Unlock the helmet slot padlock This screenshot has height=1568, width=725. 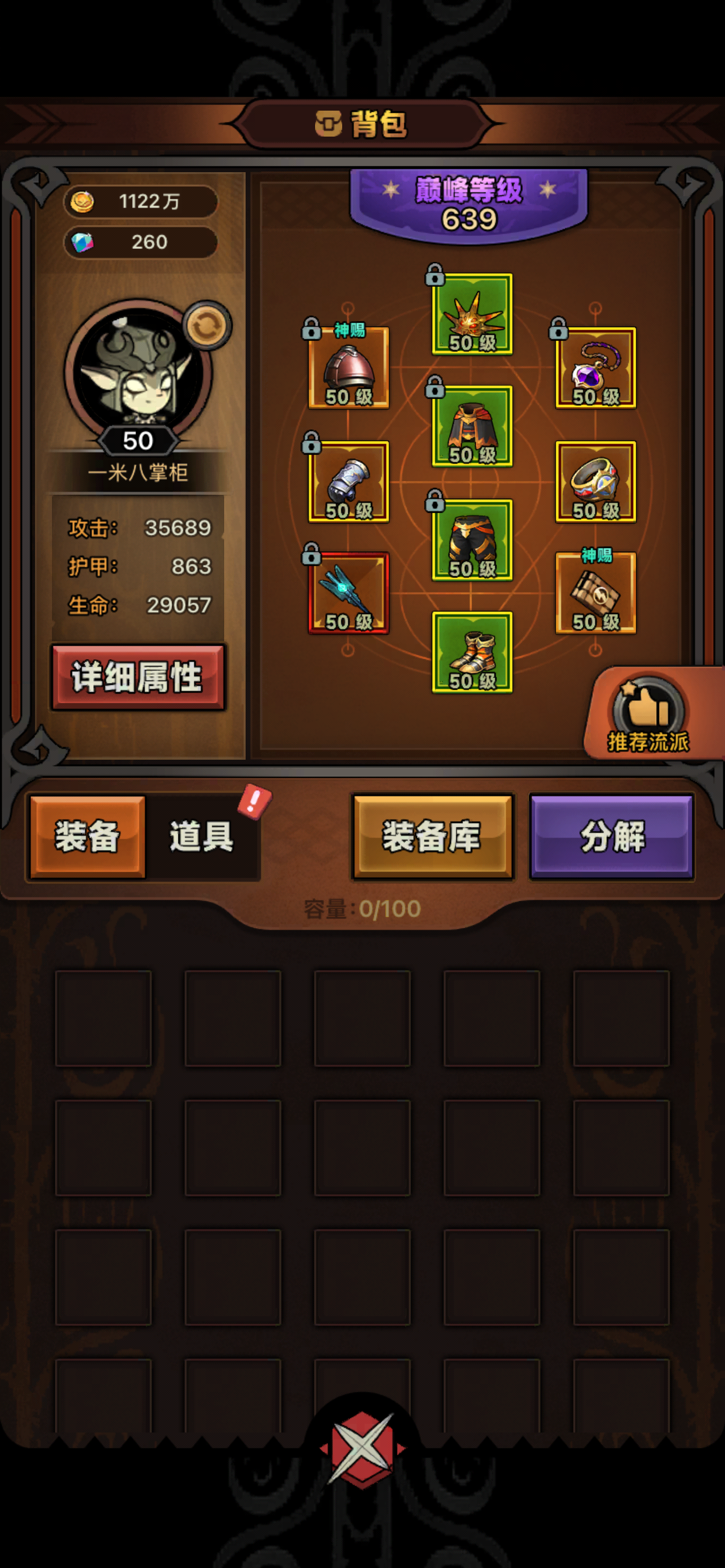click(313, 330)
